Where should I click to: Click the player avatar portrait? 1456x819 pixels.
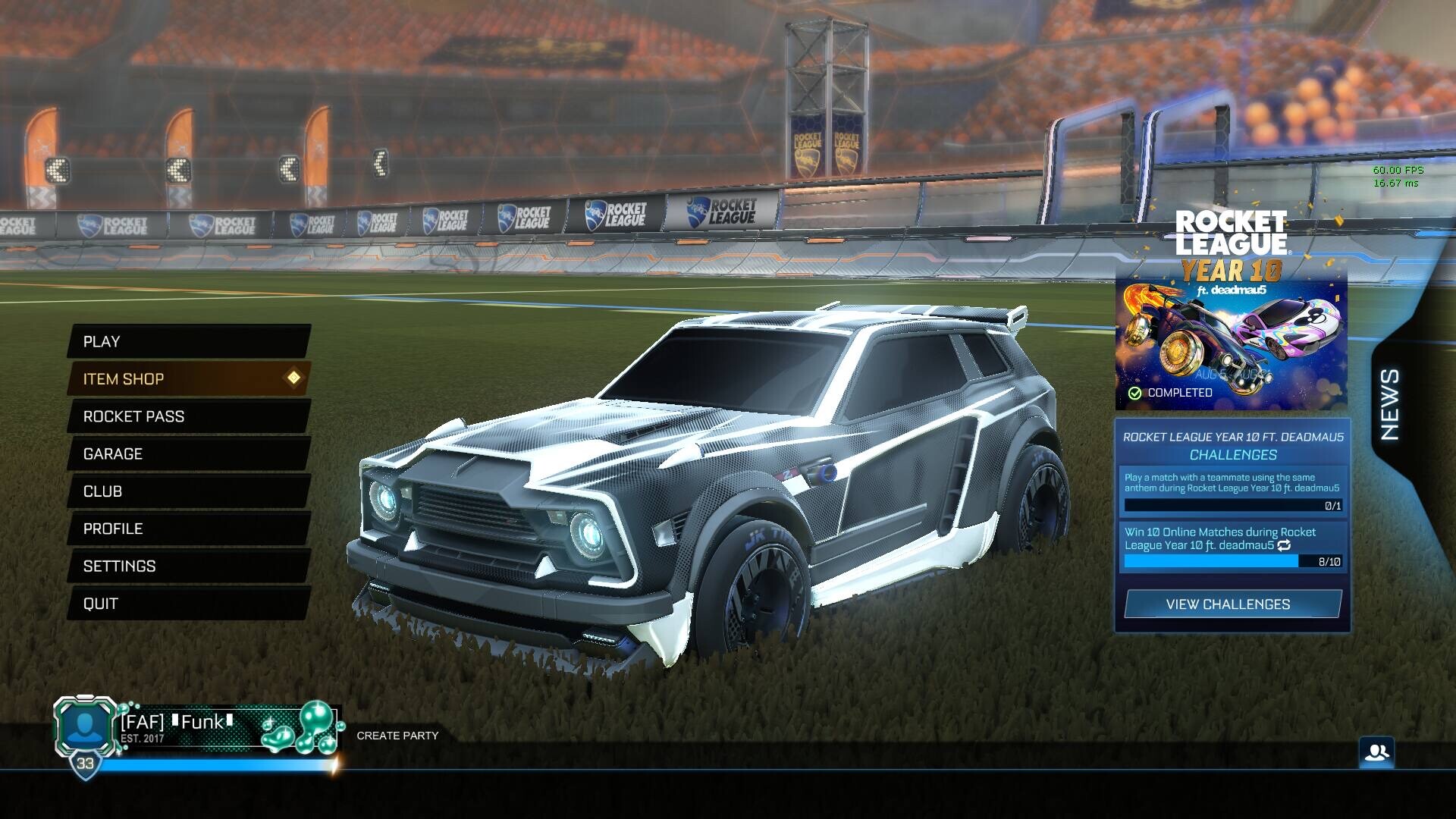click(86, 726)
